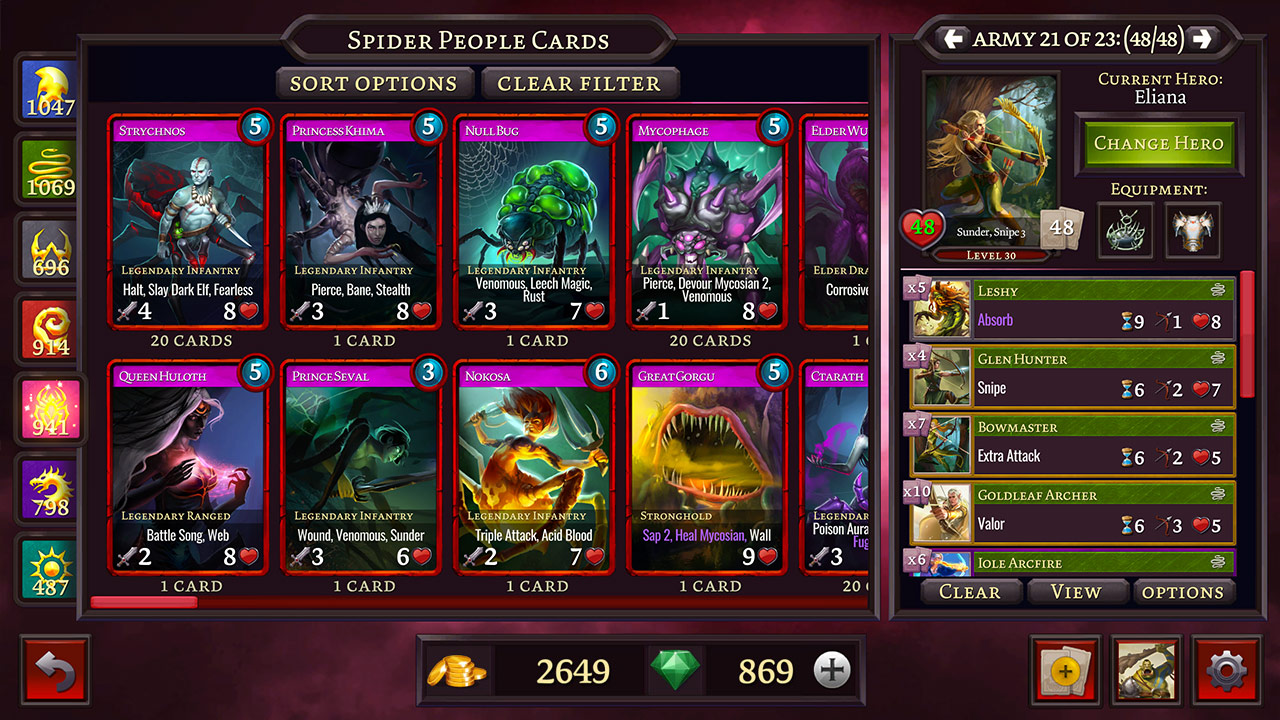
Task: Go back with the red arrow button
Action: pyautogui.click(x=55, y=670)
